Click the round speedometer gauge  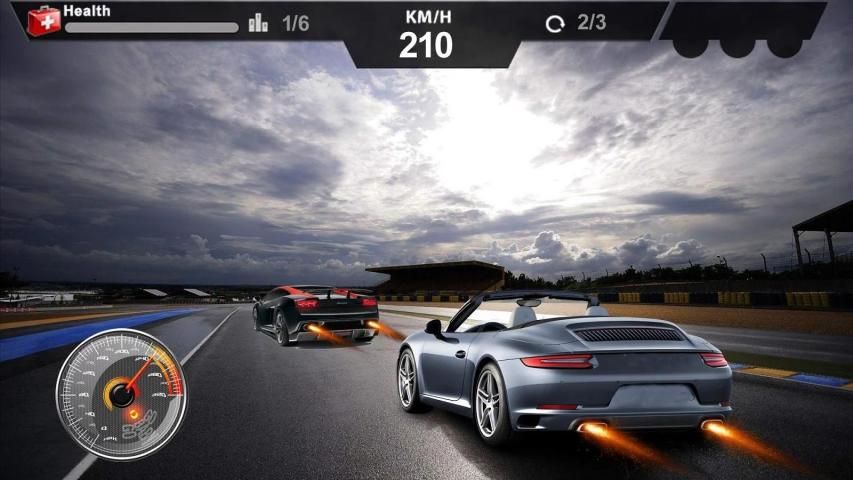(120, 393)
